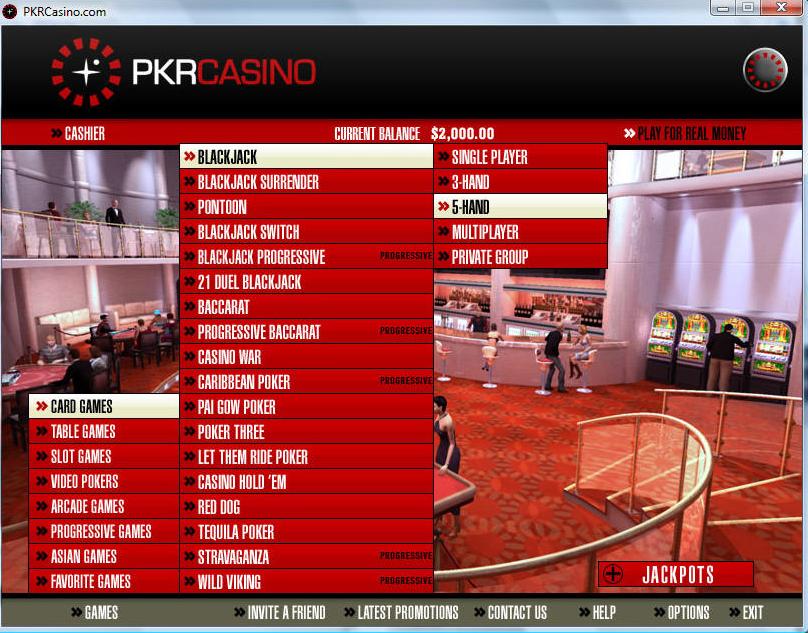Open Baccarat from the card games
The width and height of the screenshot is (808, 633).
pyautogui.click(x=223, y=307)
